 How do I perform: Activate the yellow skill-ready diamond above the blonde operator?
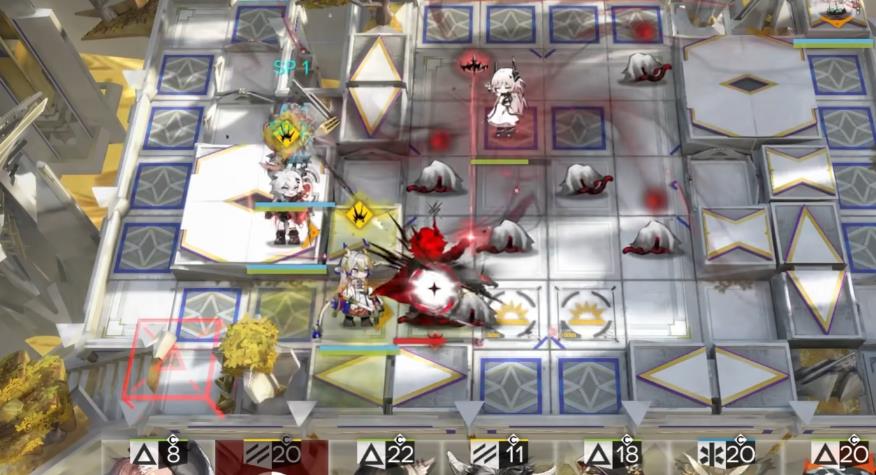(358, 213)
